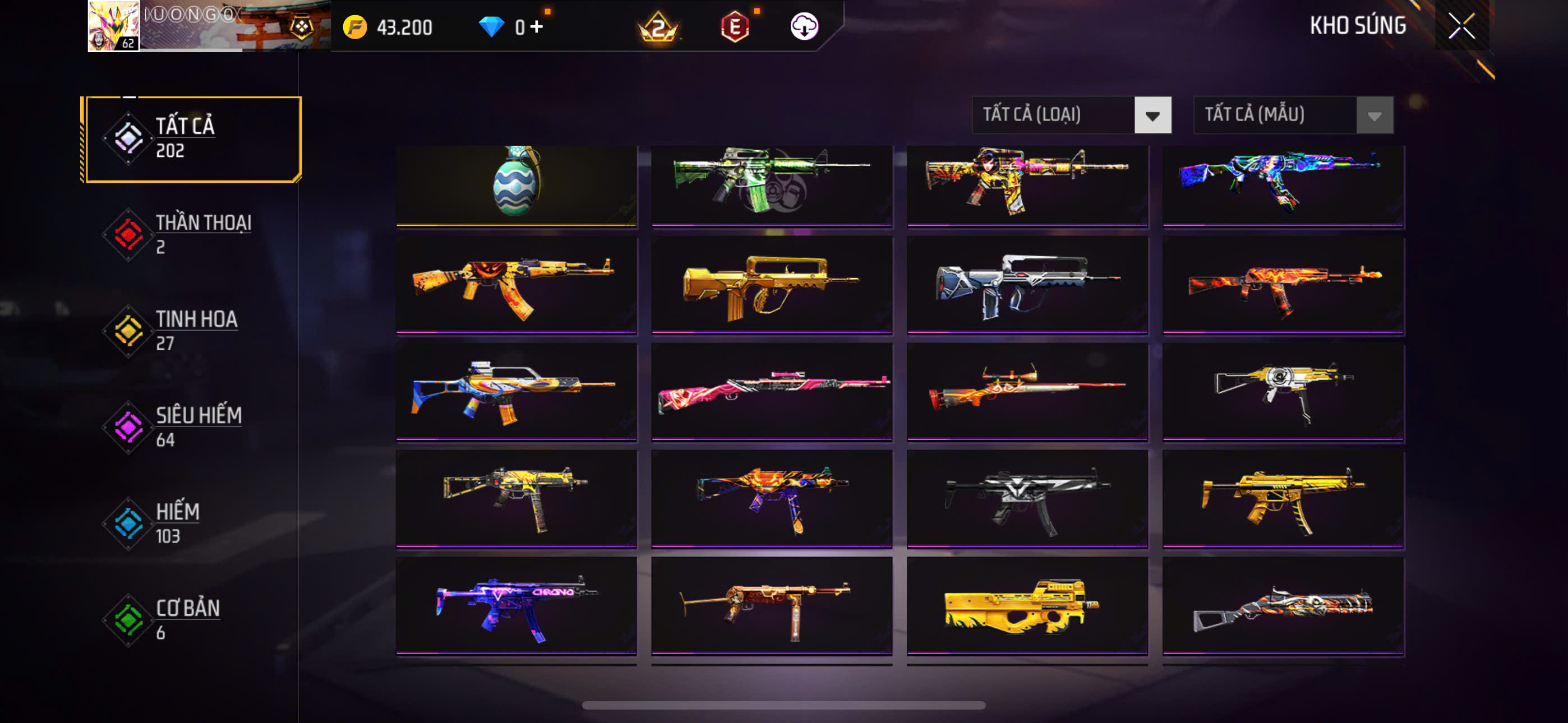Open the Tinh Hoa rarity tab
Image resolution: width=1568 pixels, height=723 pixels.
click(192, 331)
